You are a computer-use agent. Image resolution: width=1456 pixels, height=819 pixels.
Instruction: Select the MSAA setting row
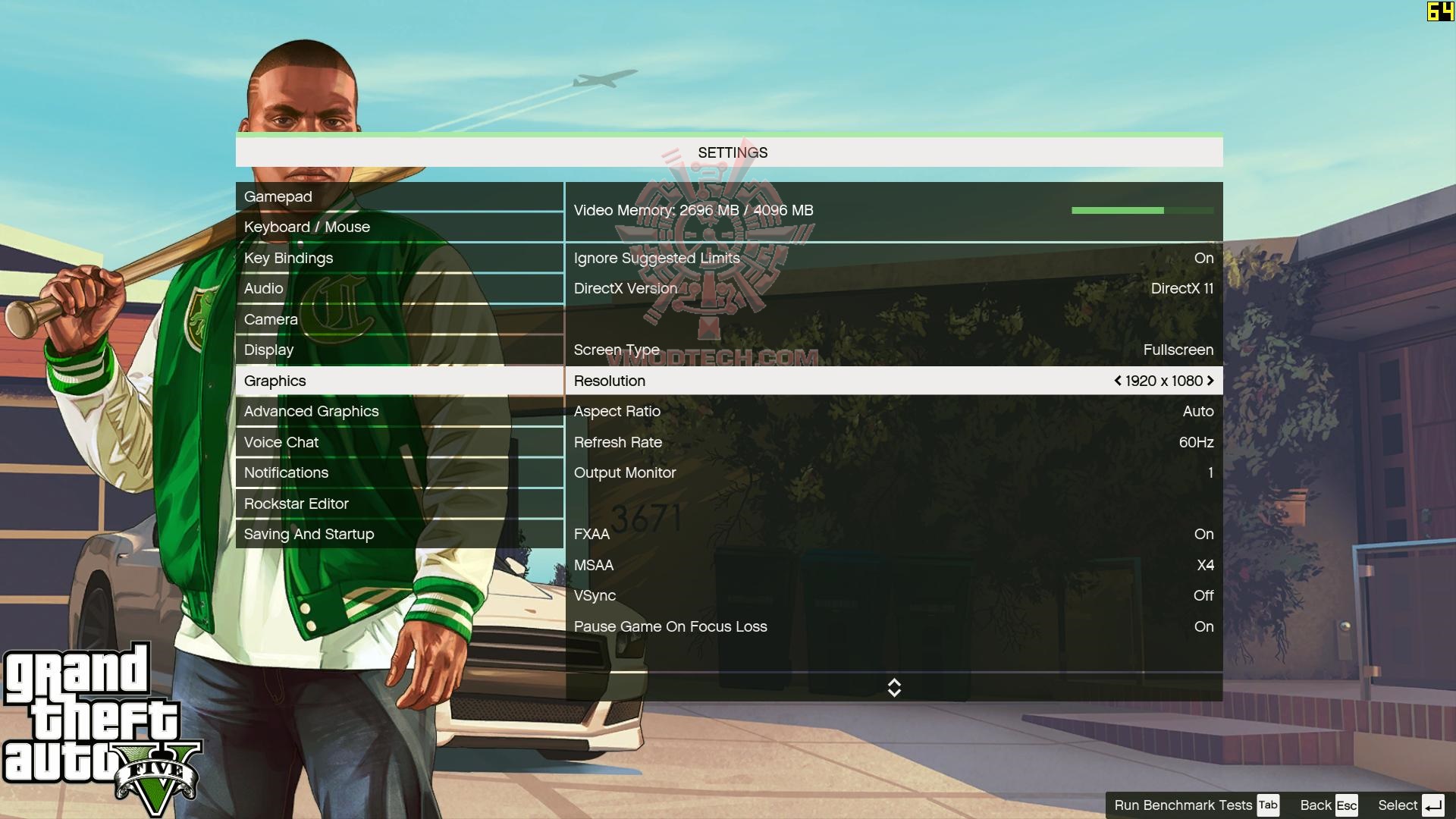893,566
